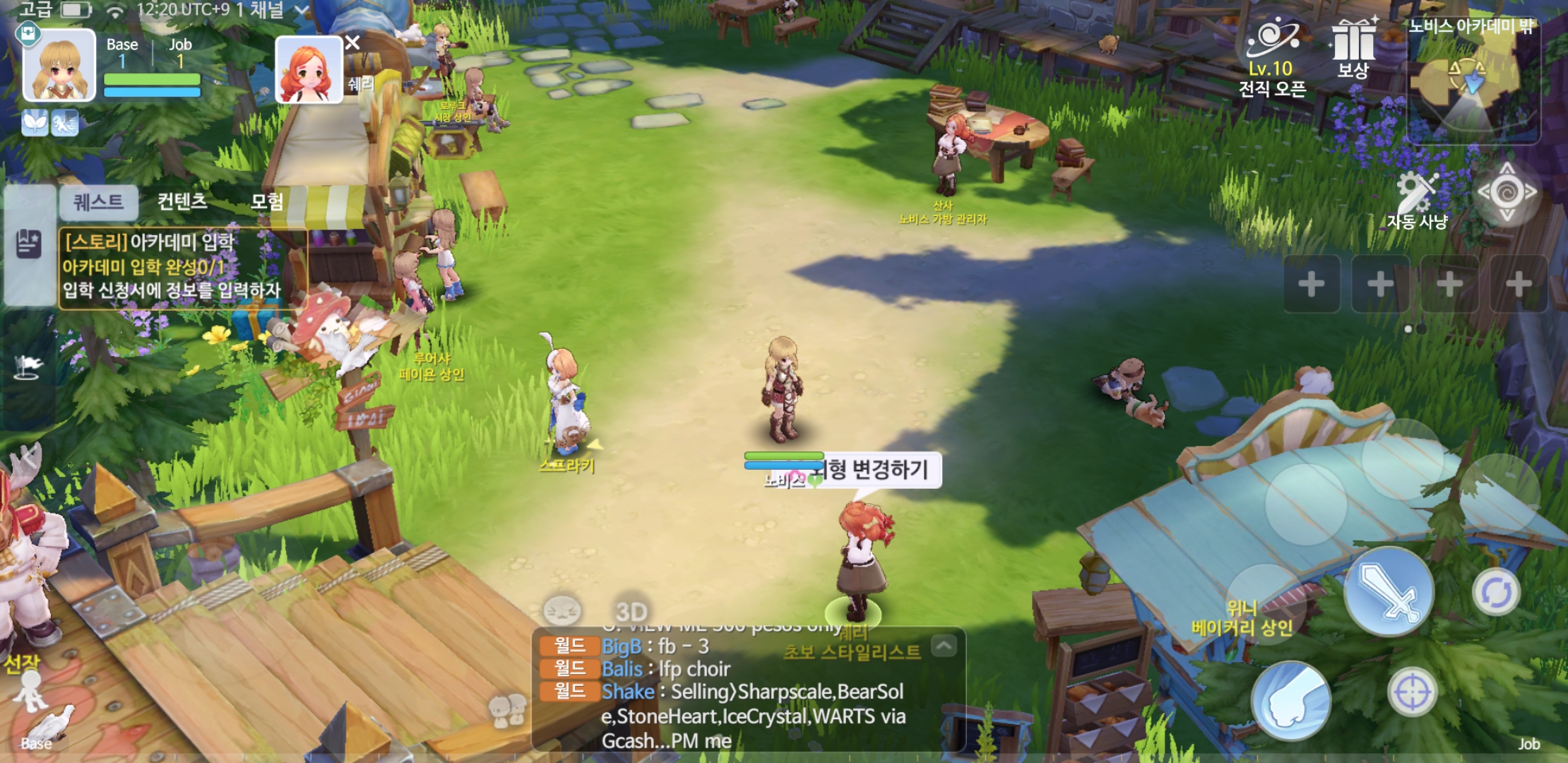Activate the fist skill button

[x=1290, y=699]
